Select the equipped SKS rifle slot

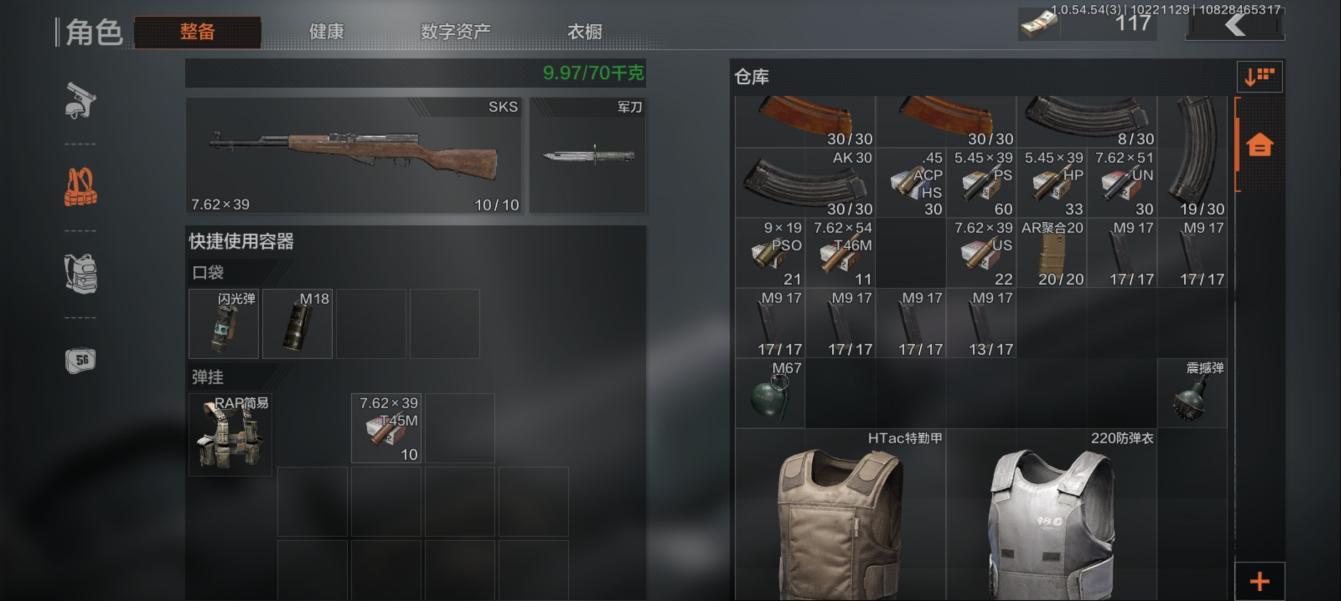click(354, 155)
